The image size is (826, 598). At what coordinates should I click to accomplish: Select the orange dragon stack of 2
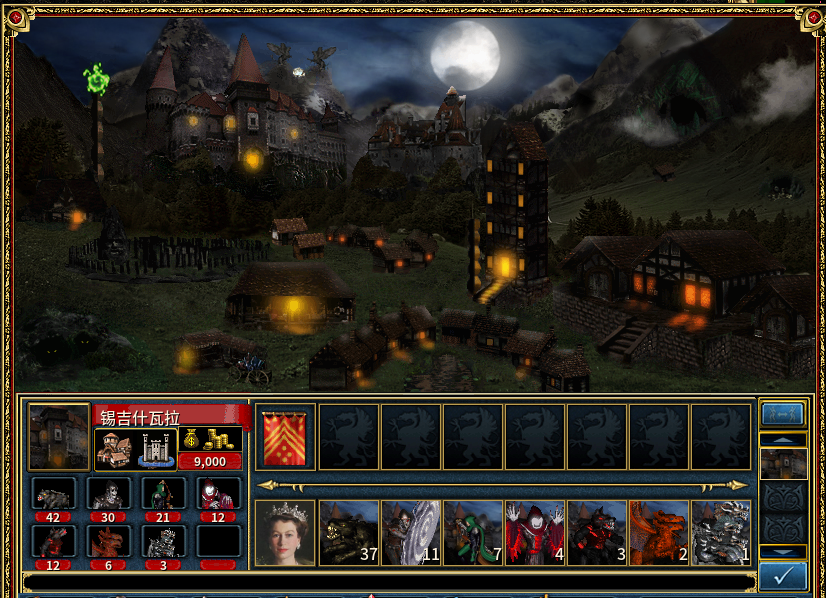[658, 533]
